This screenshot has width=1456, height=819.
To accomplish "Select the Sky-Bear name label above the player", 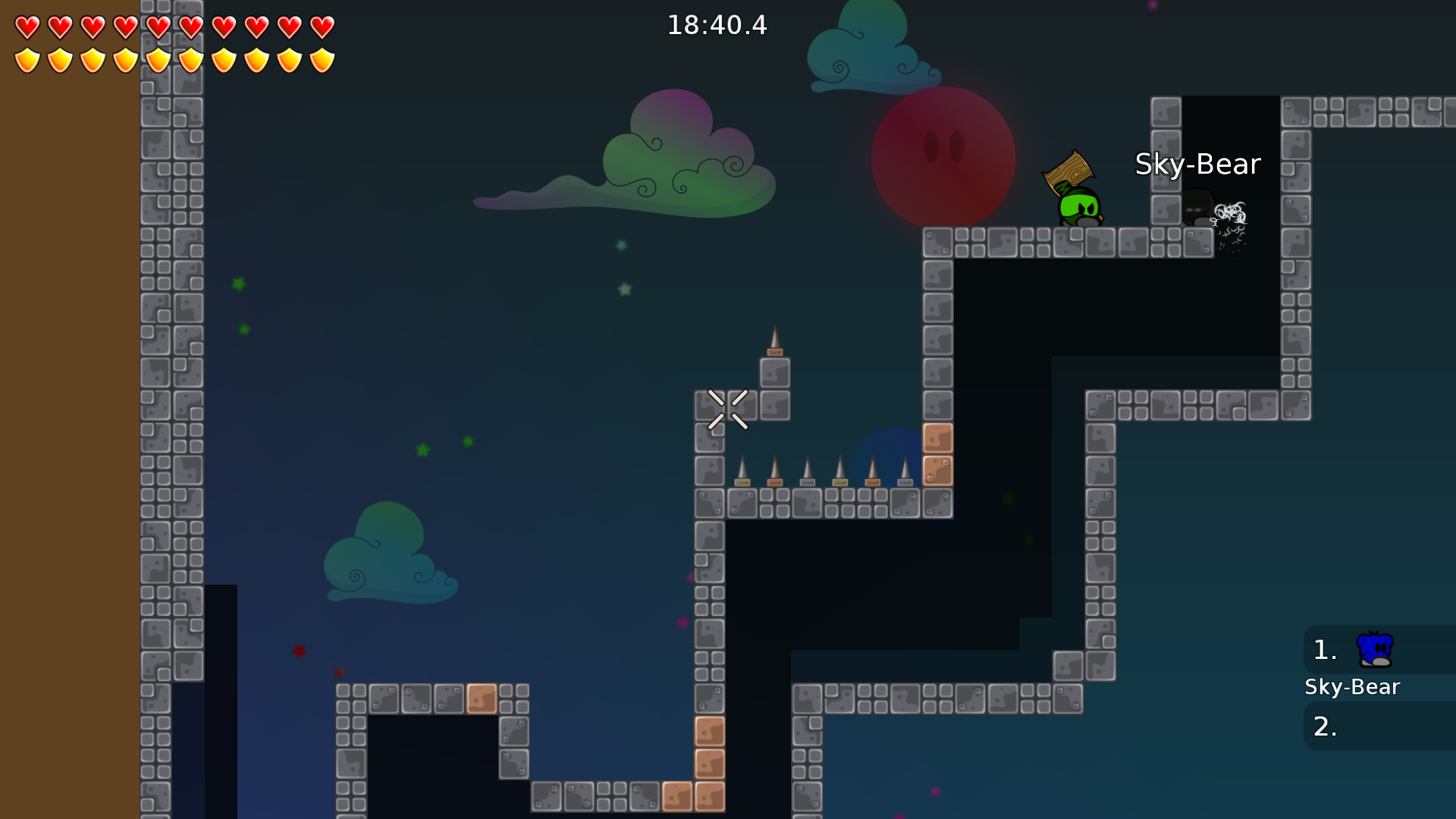I will click(1198, 164).
